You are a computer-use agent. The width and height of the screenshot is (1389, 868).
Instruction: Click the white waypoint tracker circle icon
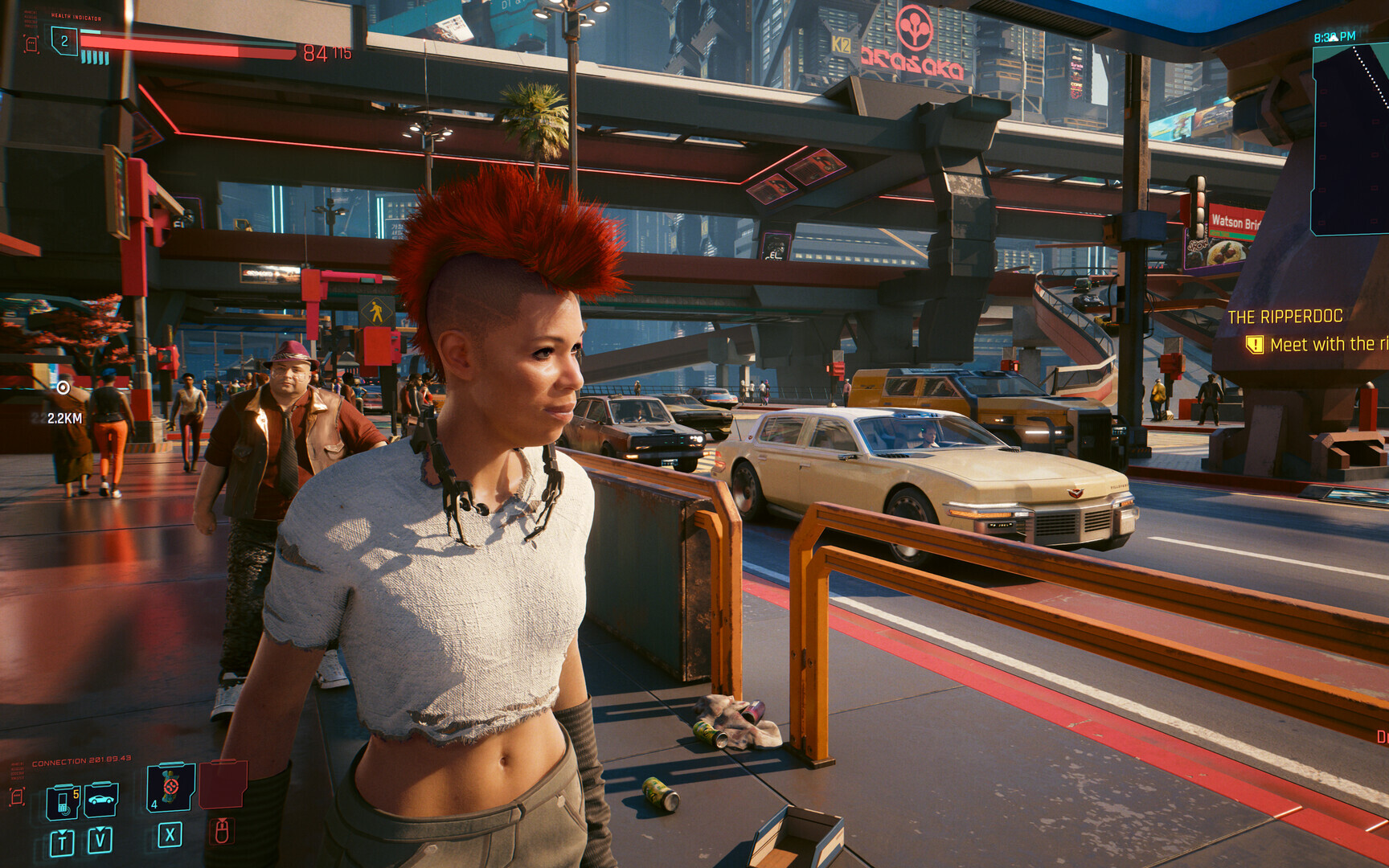[x=64, y=387]
